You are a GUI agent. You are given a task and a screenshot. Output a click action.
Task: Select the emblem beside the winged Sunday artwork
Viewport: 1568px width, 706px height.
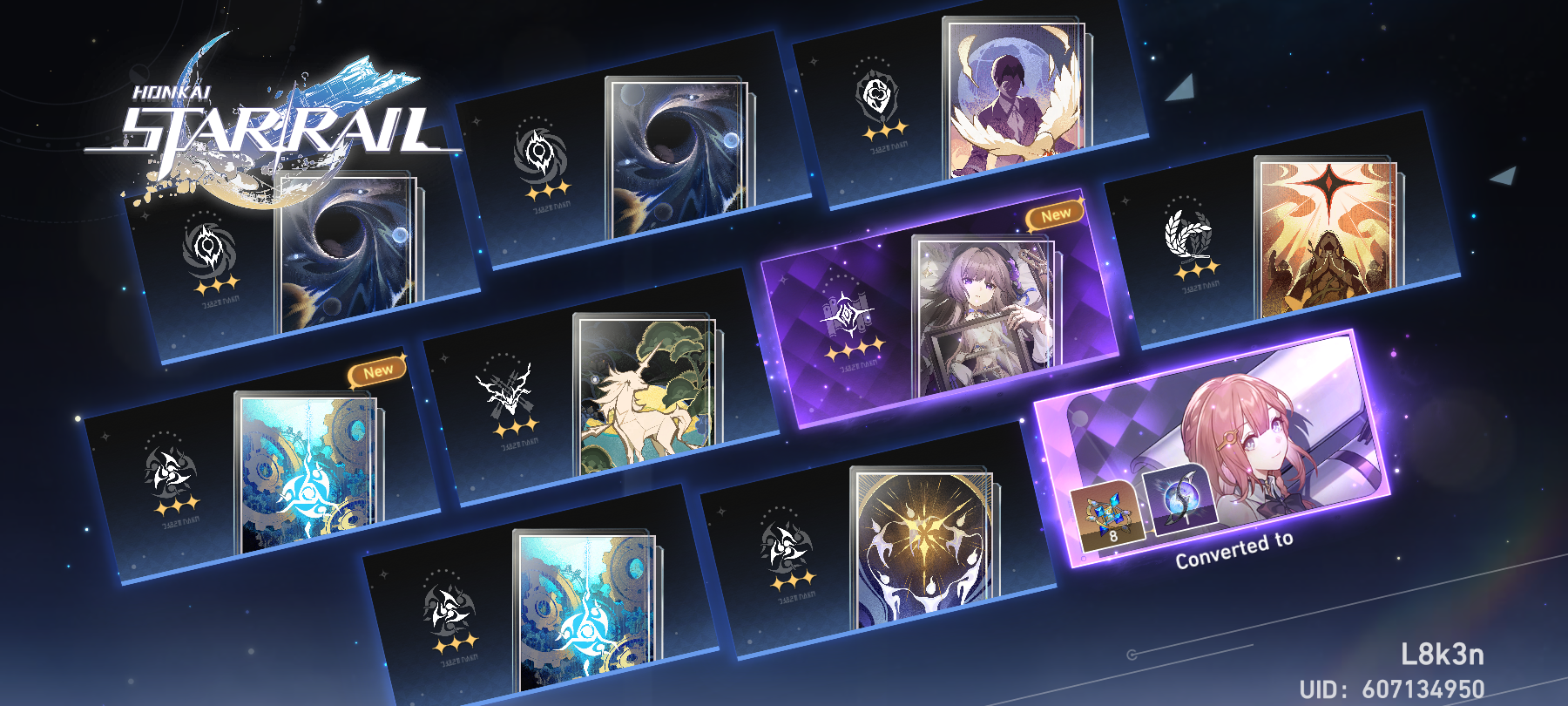pyautogui.click(x=874, y=92)
